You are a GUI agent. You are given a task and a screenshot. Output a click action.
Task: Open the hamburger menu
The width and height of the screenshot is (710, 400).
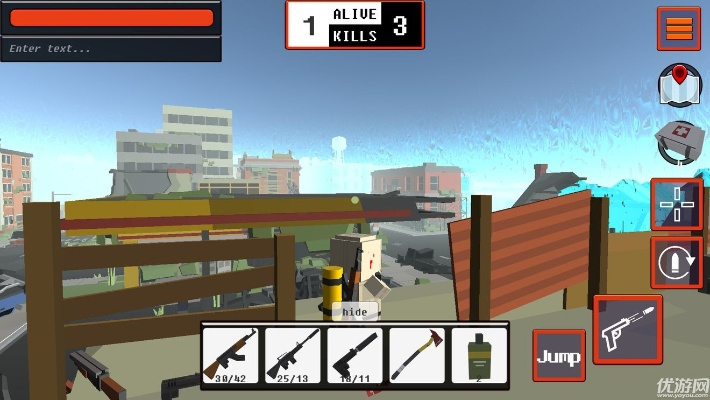(679, 28)
